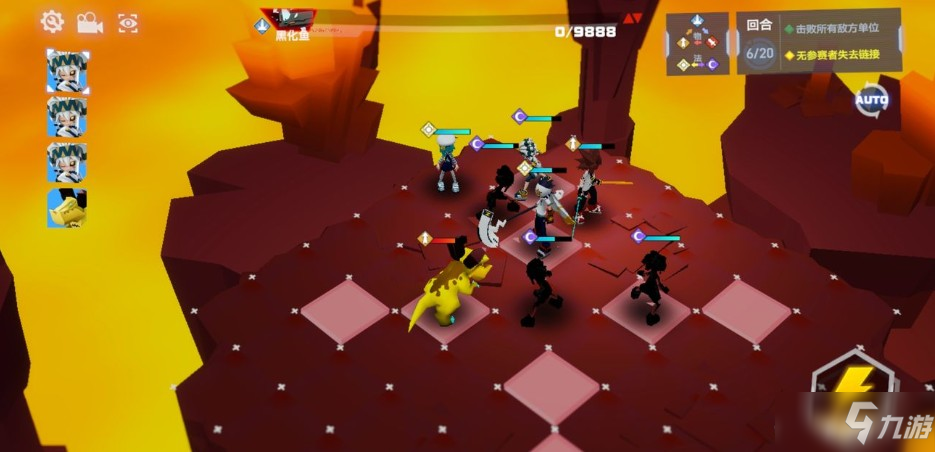Select the 黑化鱼 boss portrait
This screenshot has width=935, height=452.
point(288,17)
